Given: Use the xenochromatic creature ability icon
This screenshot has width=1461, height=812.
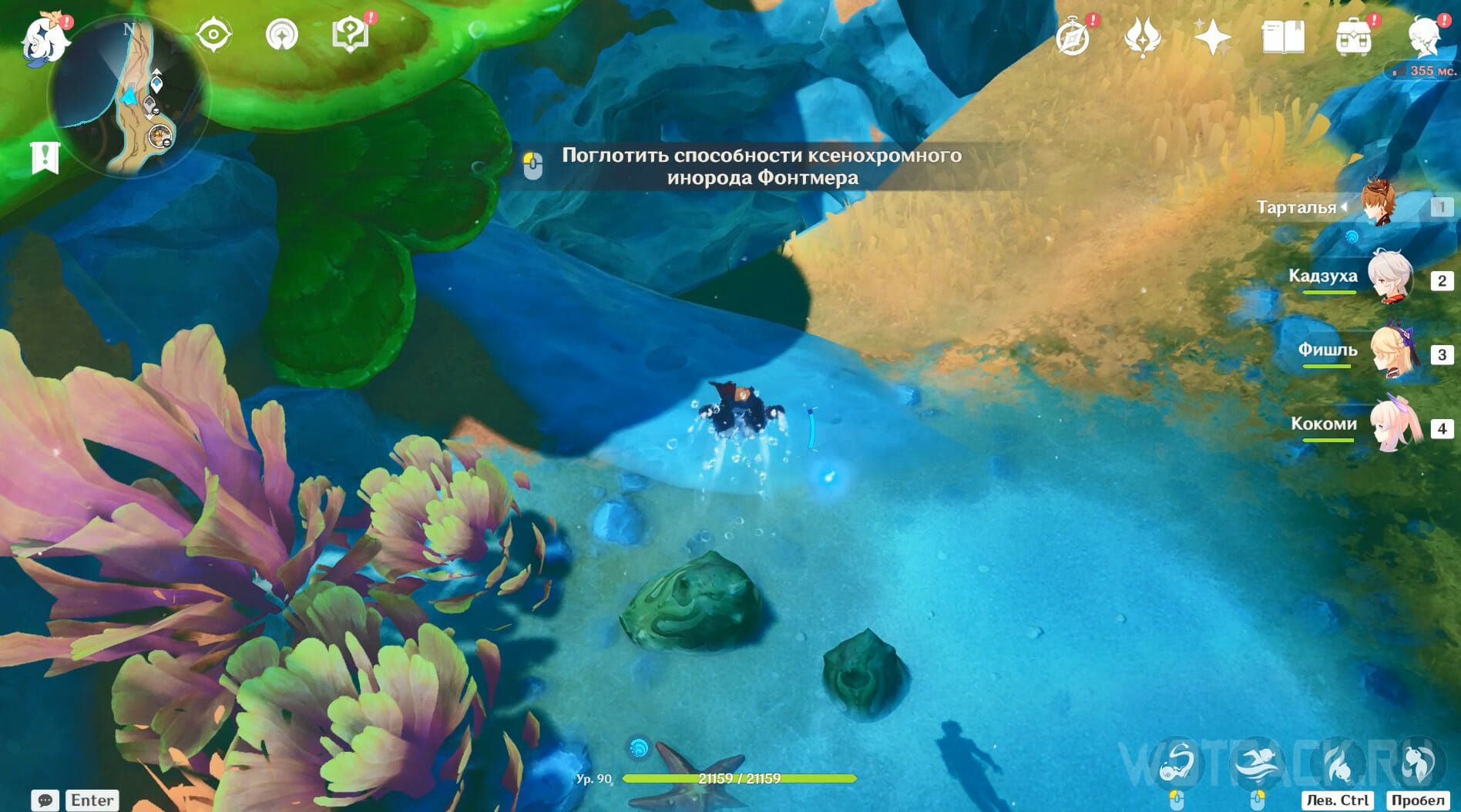Looking at the screenshot, I should [1177, 763].
